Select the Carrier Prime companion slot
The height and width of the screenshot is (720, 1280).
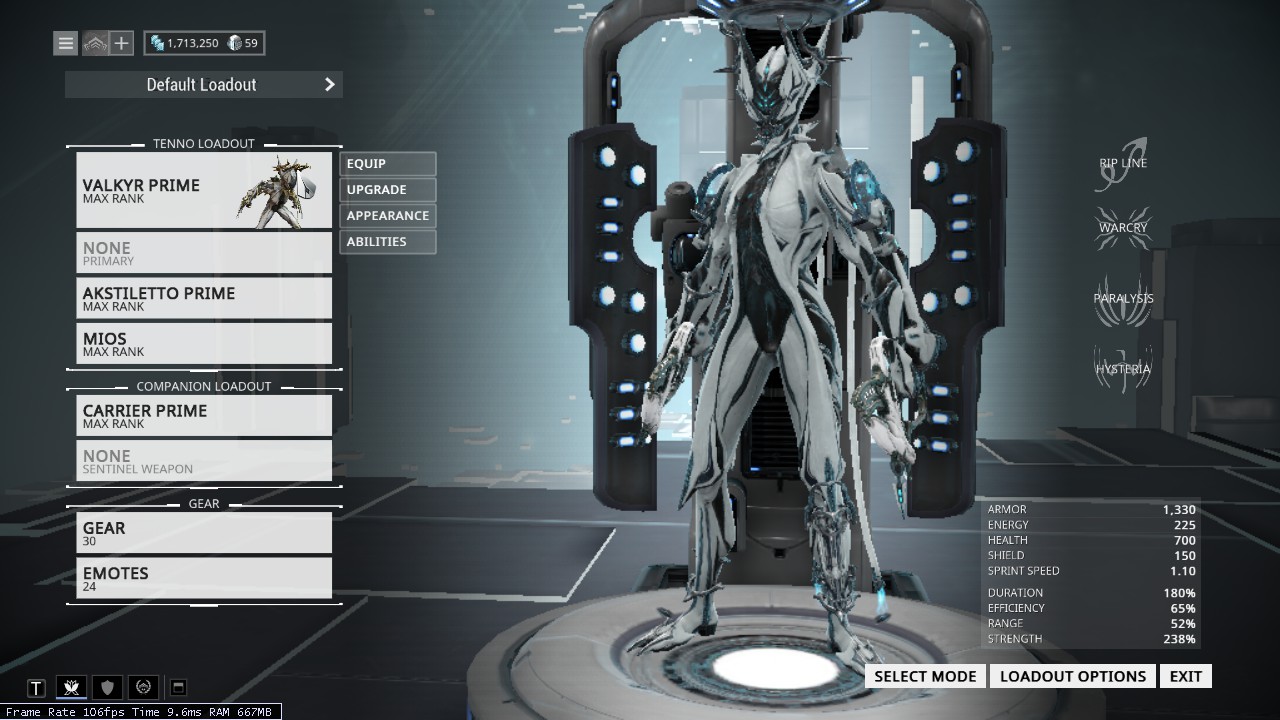tap(203, 416)
